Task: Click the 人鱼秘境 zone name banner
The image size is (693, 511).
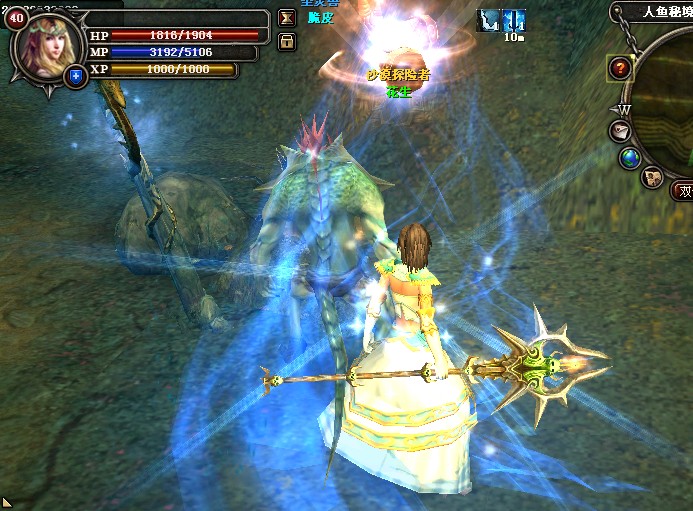Action: click(659, 12)
